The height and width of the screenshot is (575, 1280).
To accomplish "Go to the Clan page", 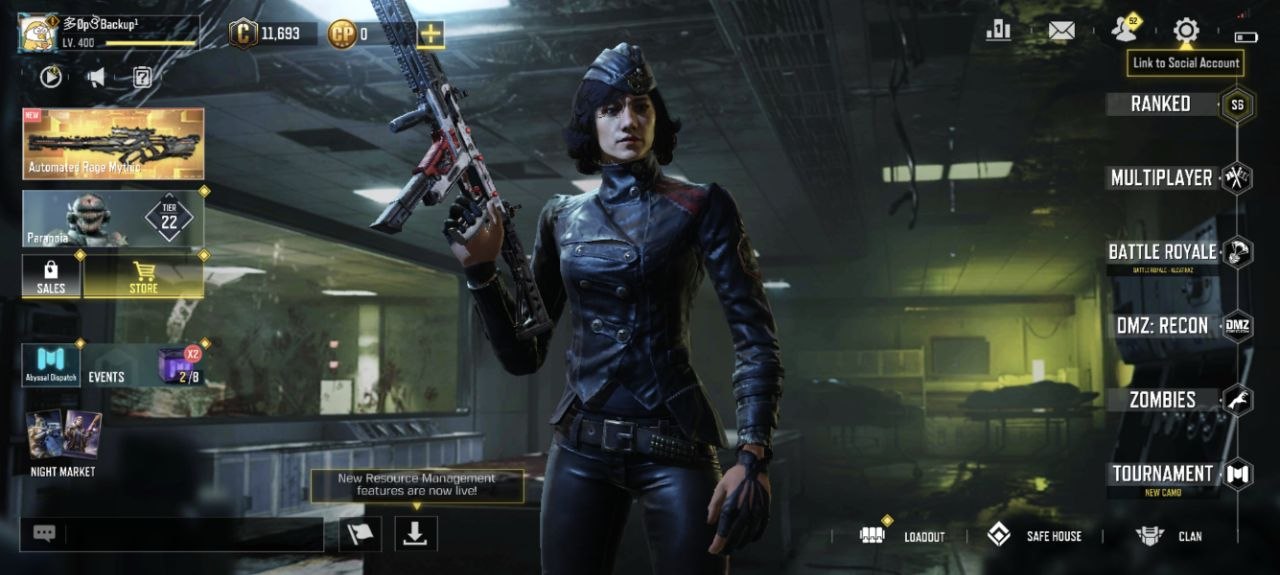I will (1170, 536).
